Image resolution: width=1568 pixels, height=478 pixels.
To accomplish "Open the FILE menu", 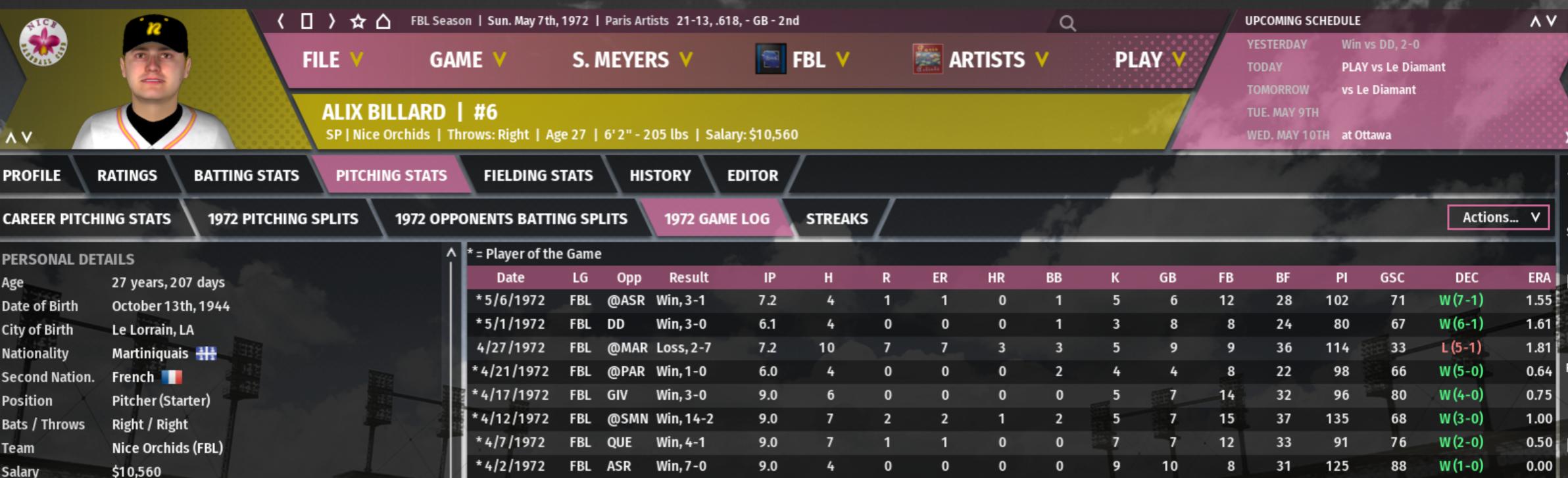I will click(x=331, y=60).
